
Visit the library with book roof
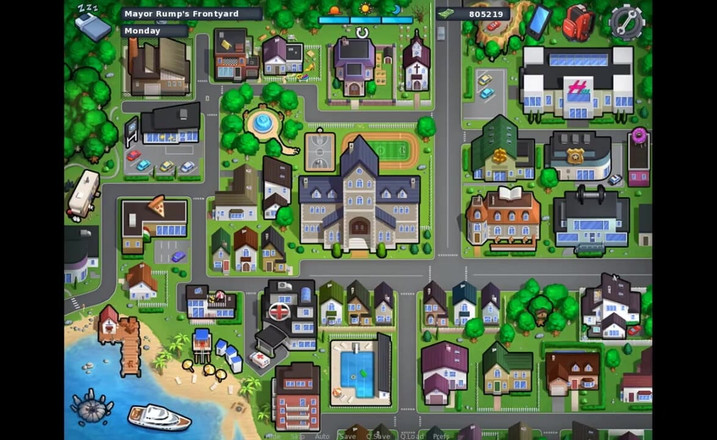[503, 213]
